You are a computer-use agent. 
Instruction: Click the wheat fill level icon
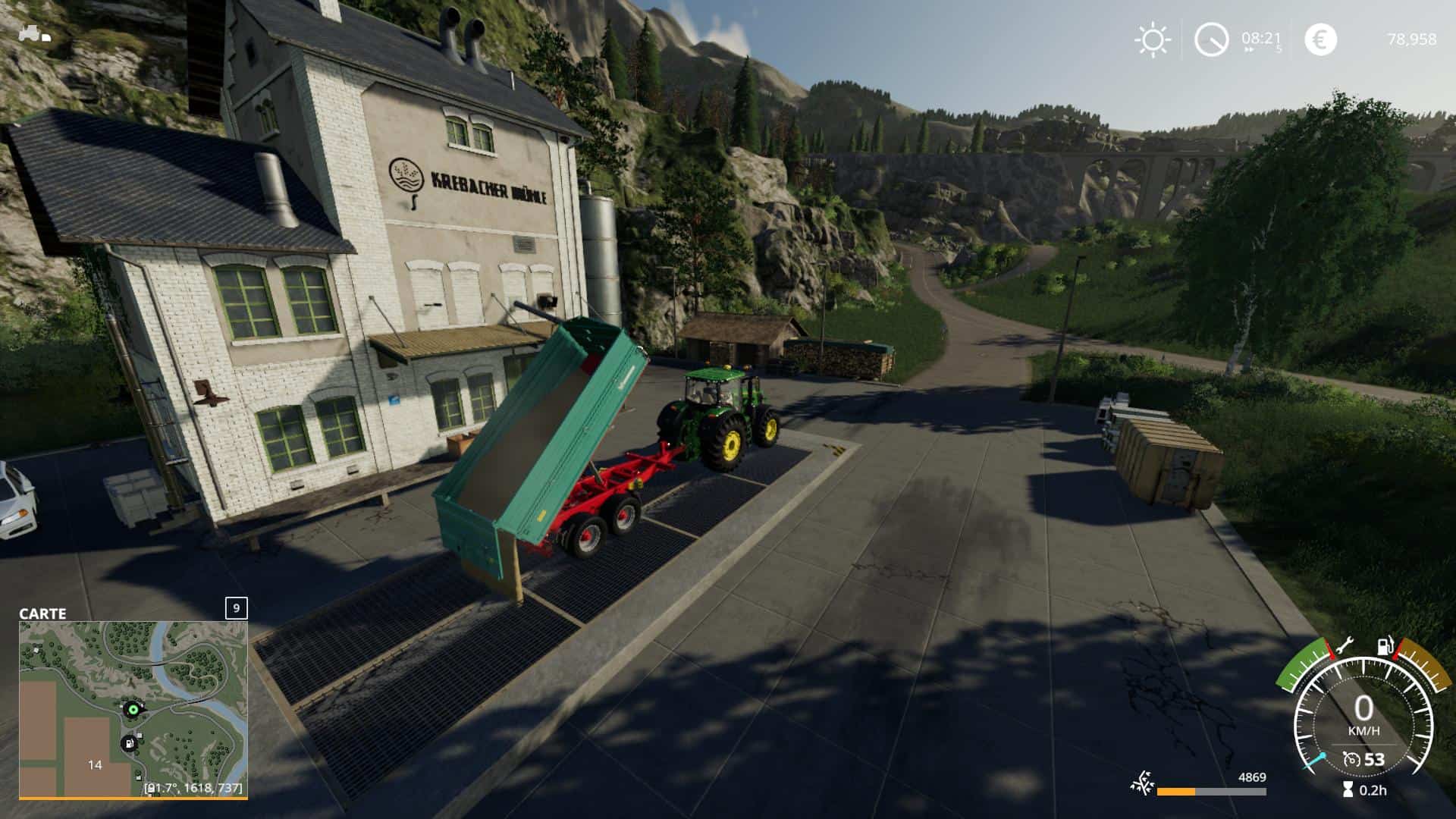[x=1141, y=784]
